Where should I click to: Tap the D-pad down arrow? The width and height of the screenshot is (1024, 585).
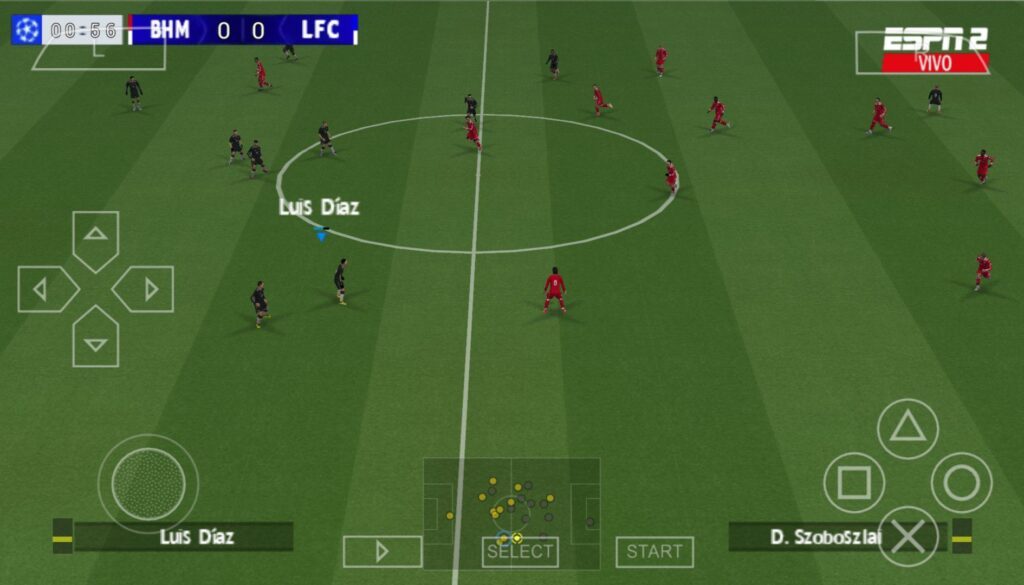coord(96,339)
